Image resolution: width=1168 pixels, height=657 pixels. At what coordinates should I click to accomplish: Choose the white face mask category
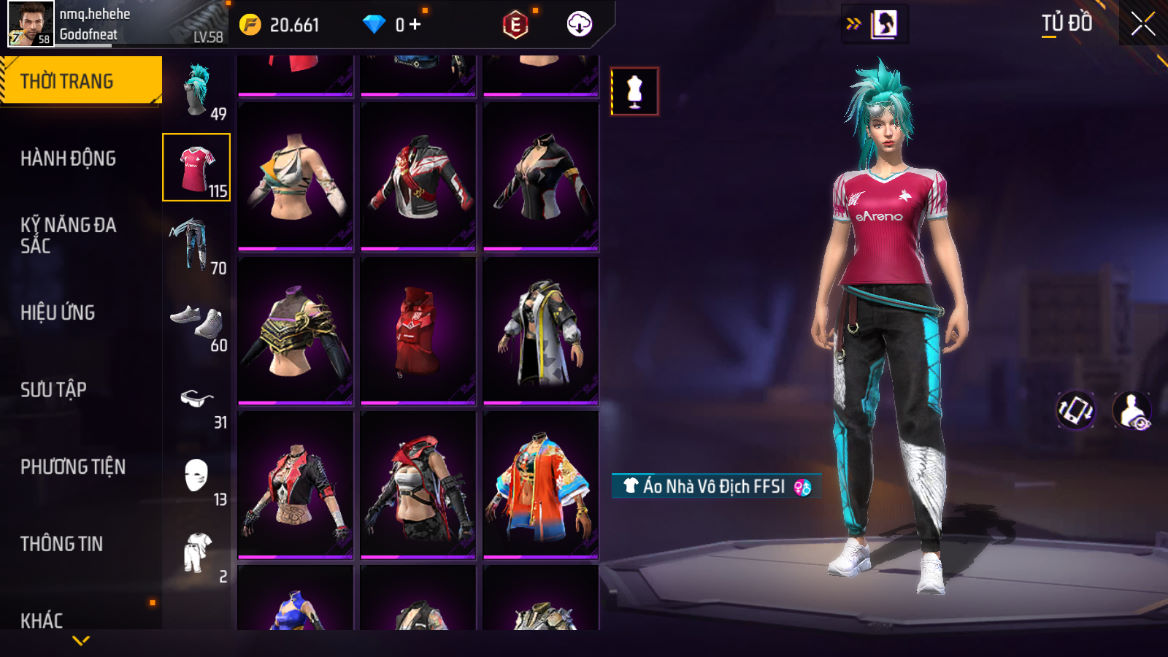pyautogui.click(x=197, y=476)
